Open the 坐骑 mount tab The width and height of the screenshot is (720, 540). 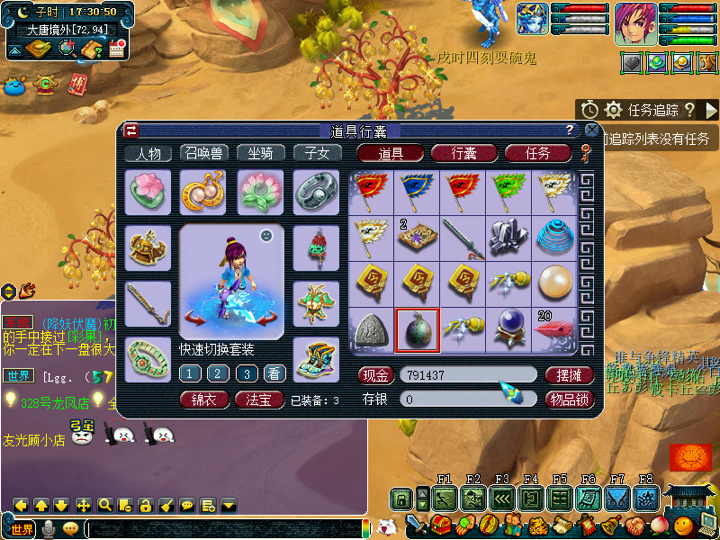click(260, 153)
